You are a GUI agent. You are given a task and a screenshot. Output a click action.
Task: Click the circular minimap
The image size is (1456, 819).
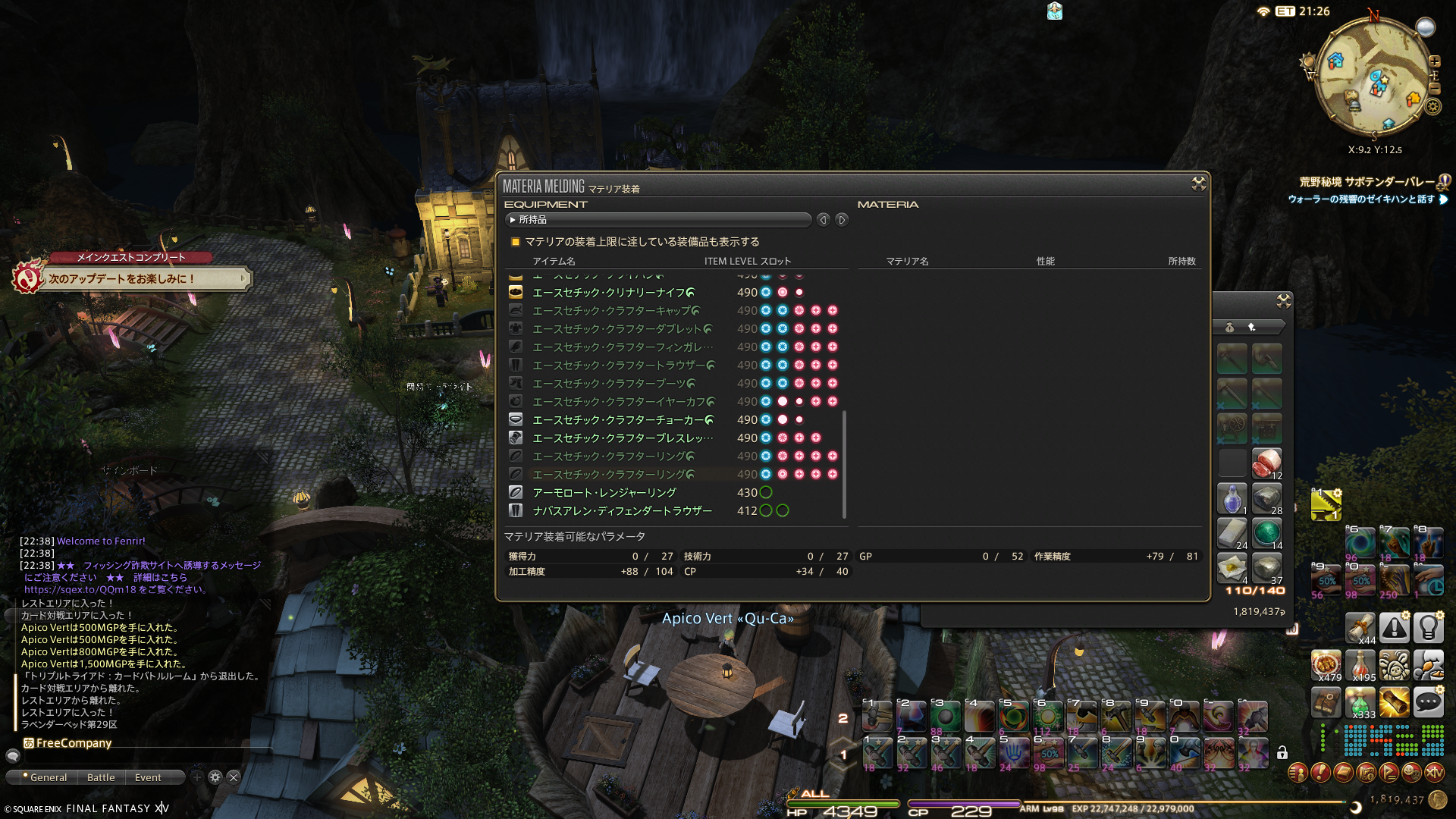(1373, 76)
